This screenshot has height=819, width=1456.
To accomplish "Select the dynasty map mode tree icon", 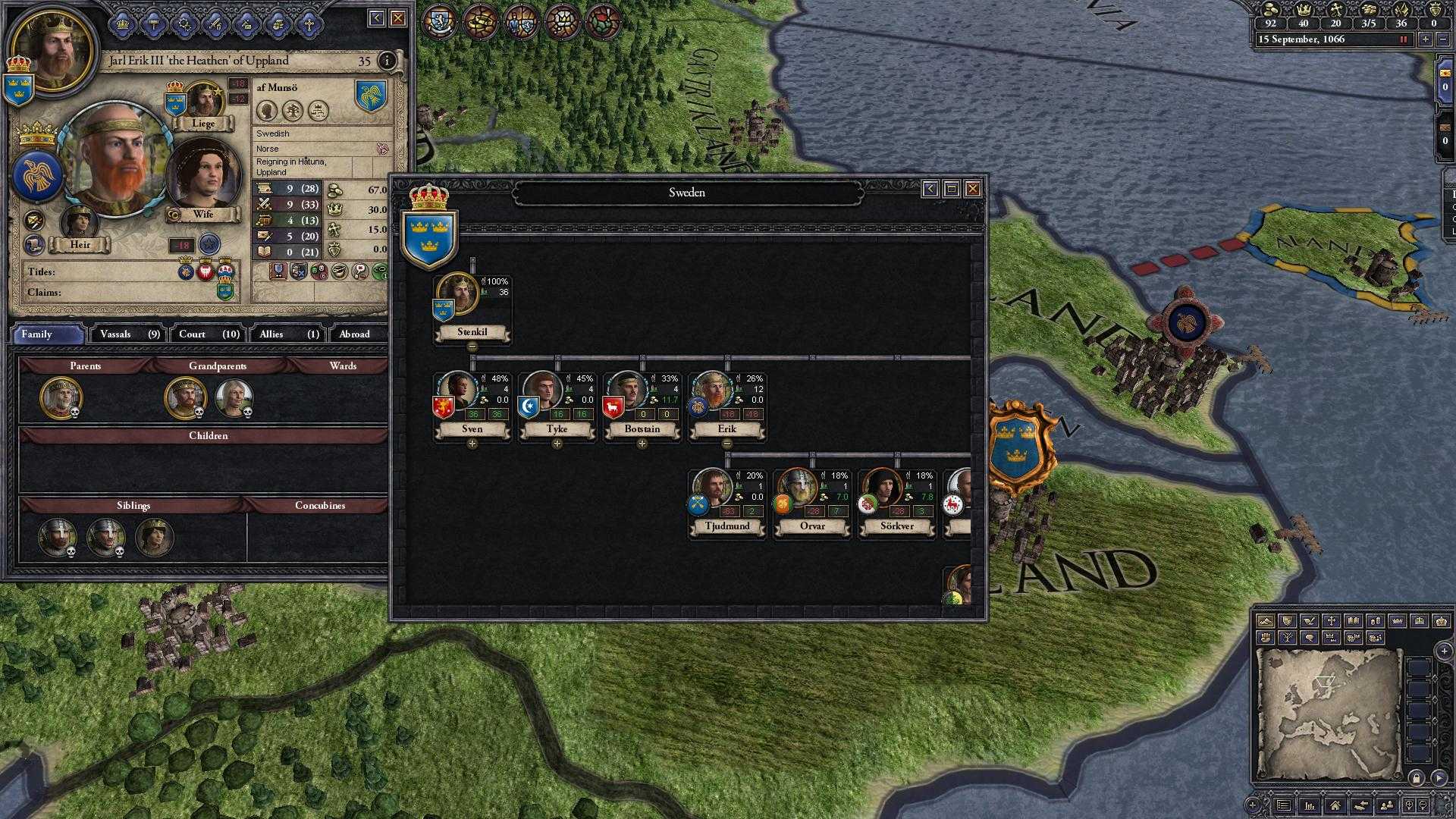I will [1288, 639].
